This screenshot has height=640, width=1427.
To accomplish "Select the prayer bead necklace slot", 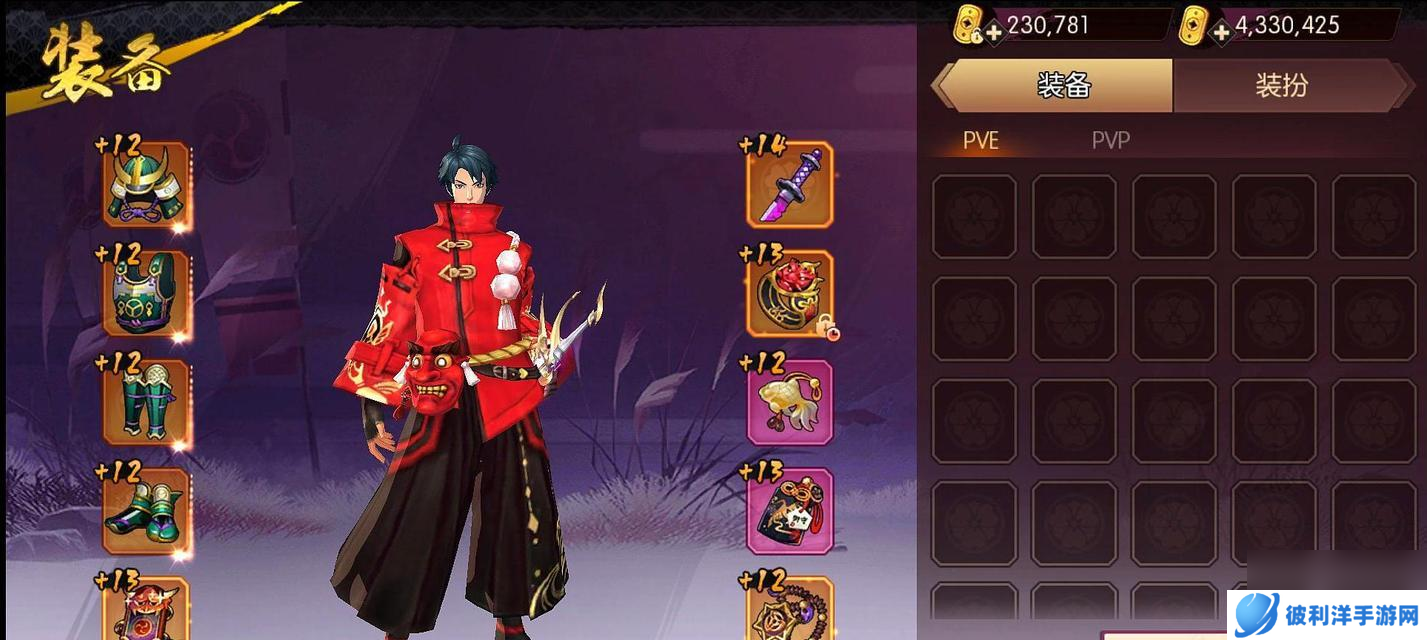I will [790, 608].
